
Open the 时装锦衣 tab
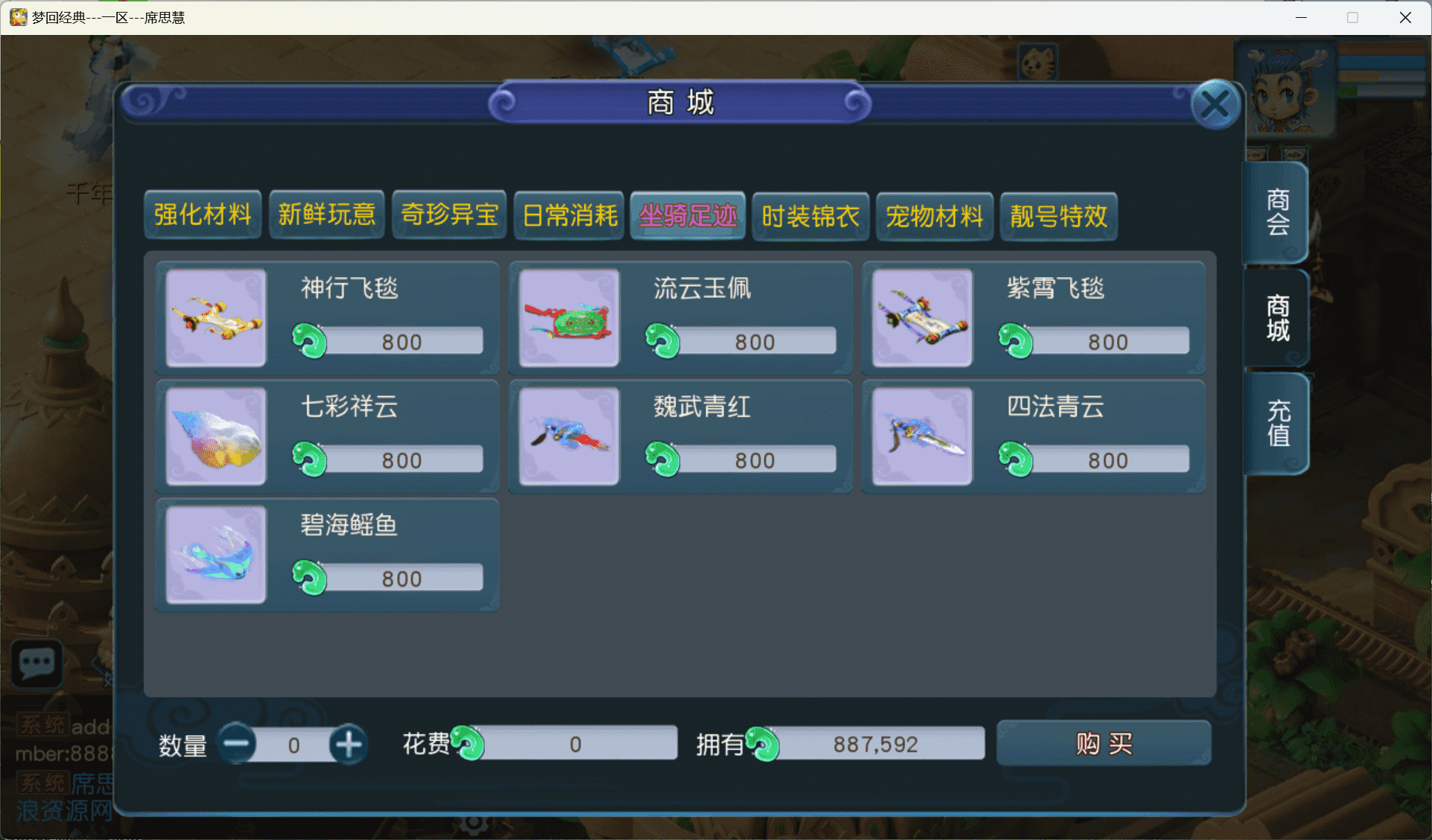810,216
